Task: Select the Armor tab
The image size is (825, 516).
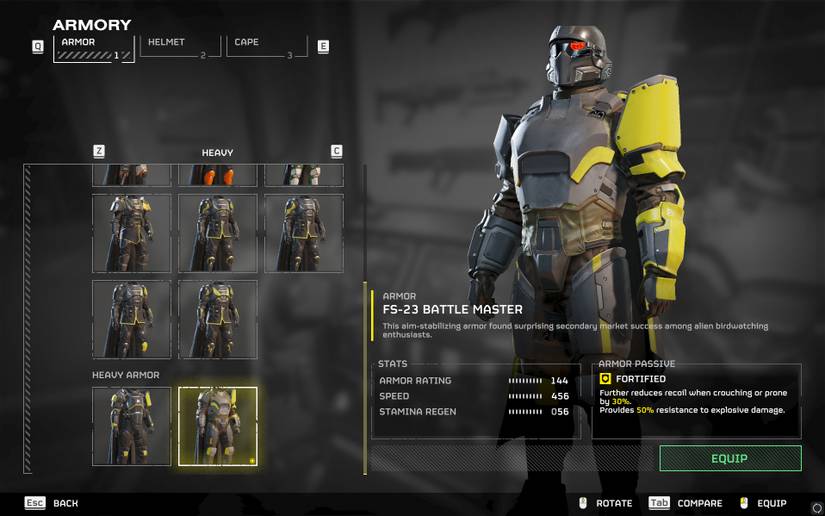Action: [93, 47]
